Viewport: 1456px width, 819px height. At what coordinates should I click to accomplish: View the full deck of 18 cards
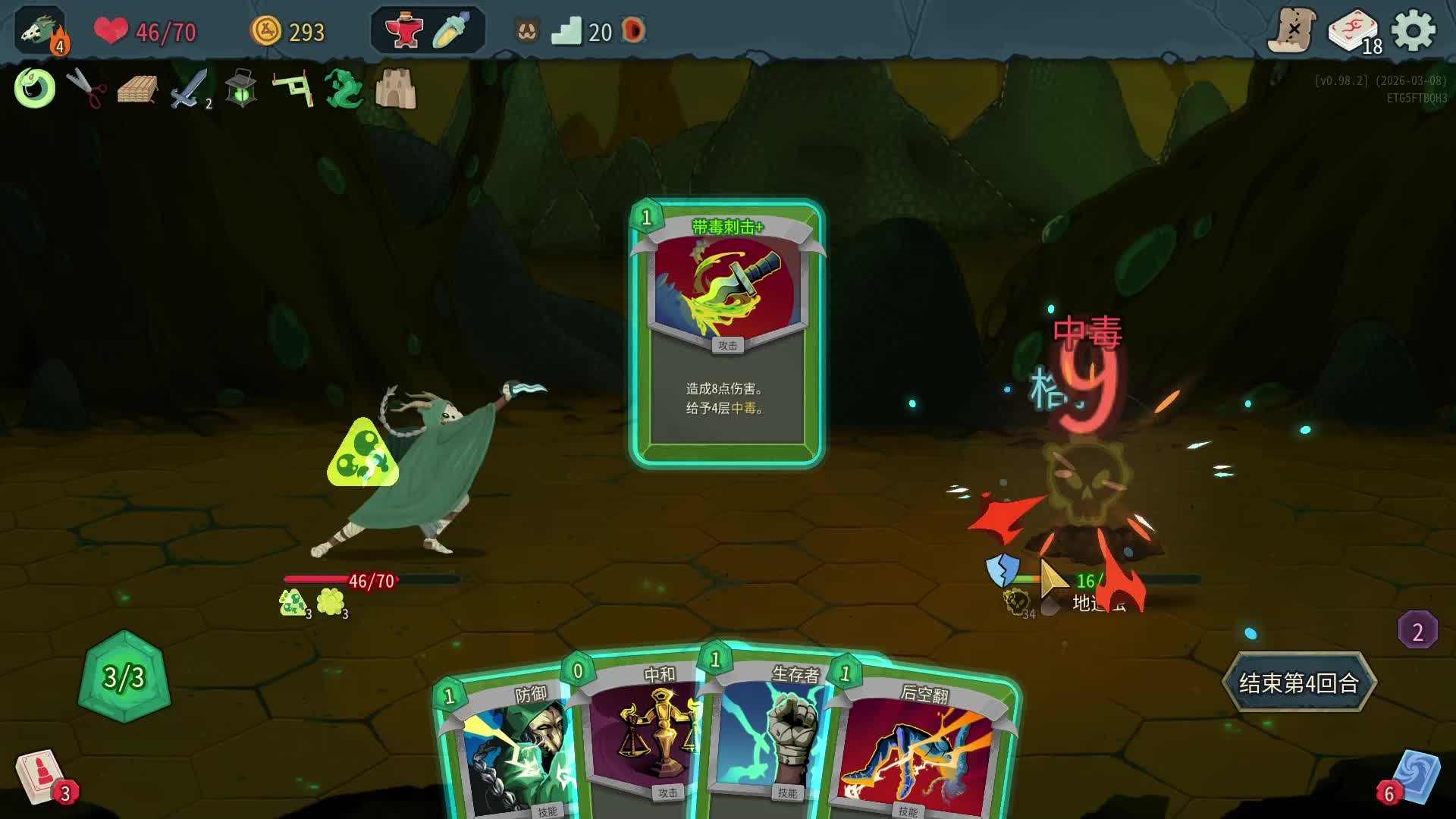[1354, 33]
